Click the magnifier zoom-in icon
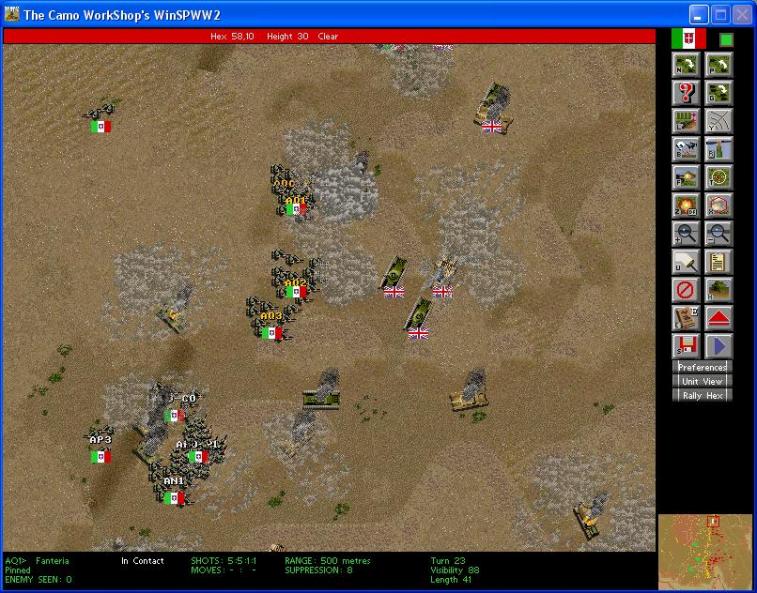This screenshot has height=593, width=757. click(x=687, y=234)
